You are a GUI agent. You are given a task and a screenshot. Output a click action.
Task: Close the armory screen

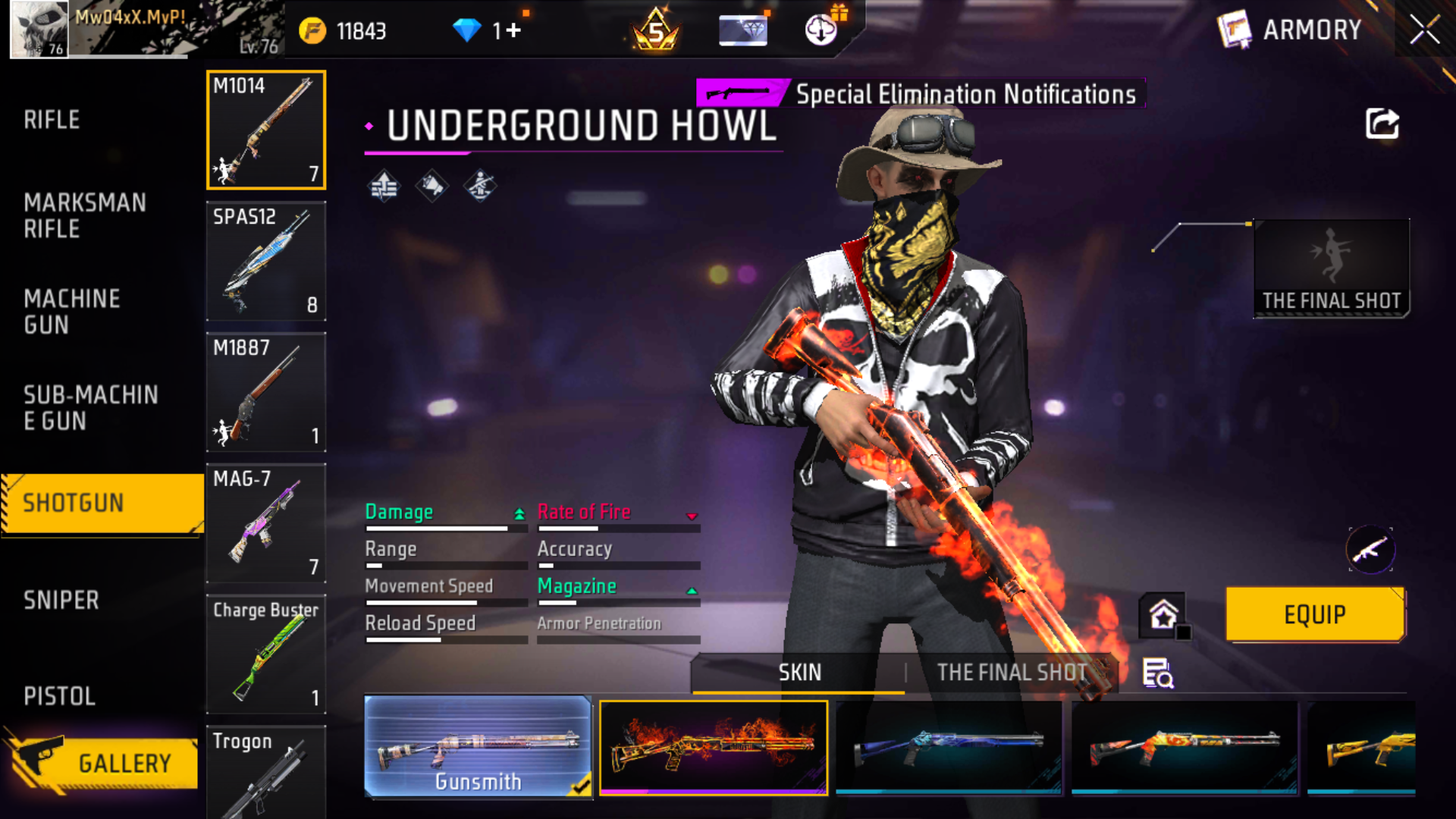point(1424,30)
